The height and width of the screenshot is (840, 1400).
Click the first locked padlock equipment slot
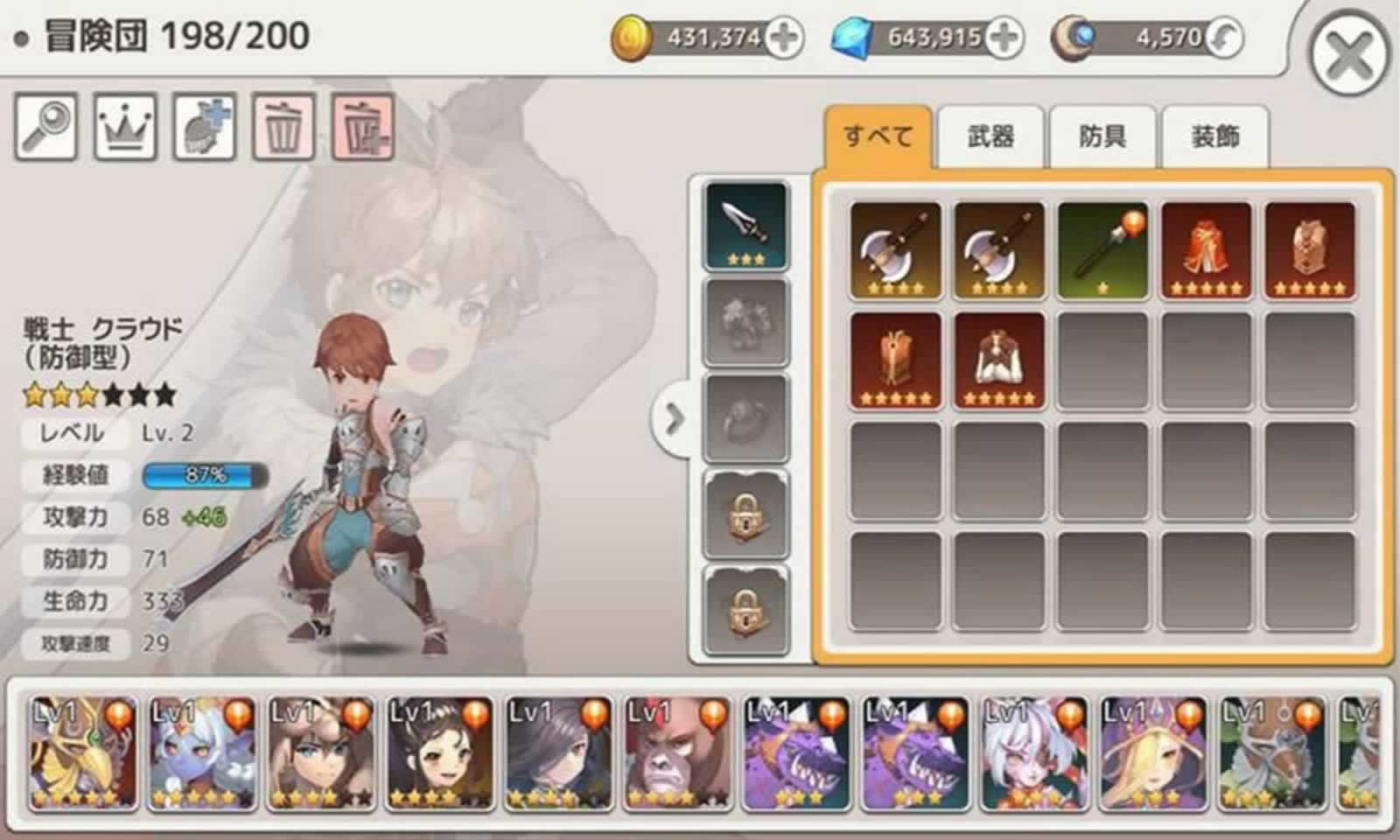click(x=745, y=516)
